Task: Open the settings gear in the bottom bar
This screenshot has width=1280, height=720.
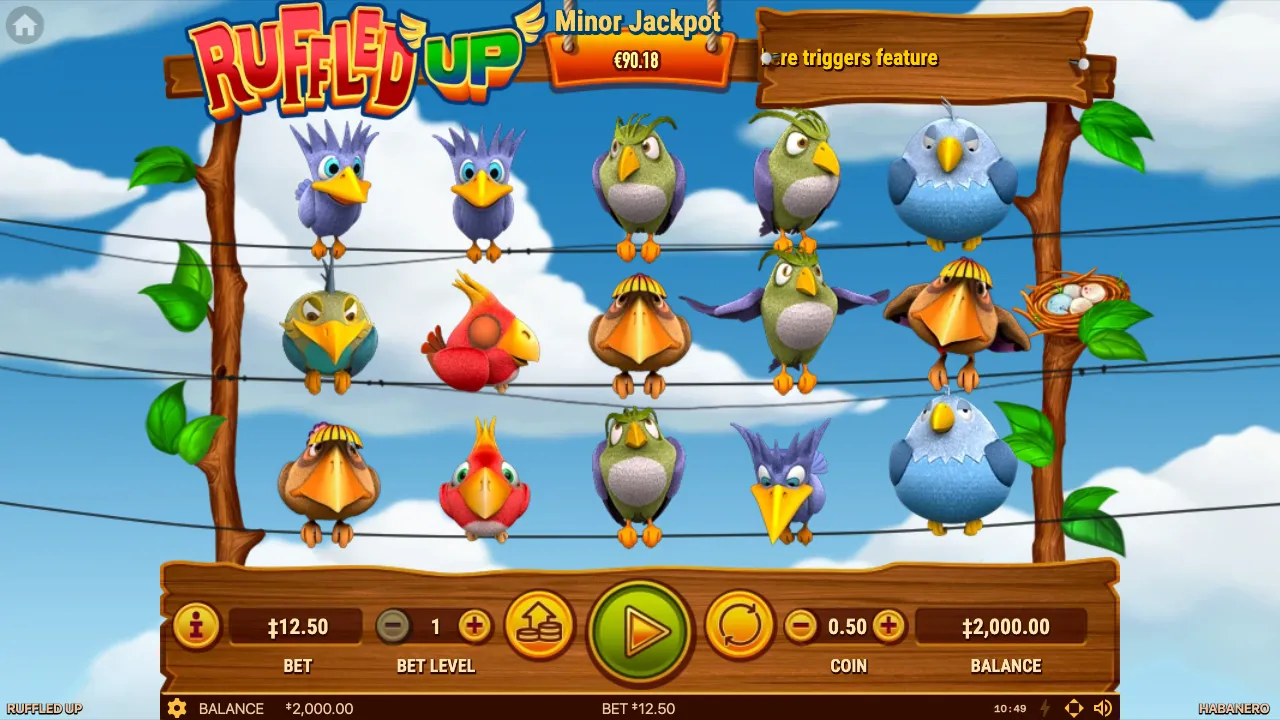Action: pos(177,708)
